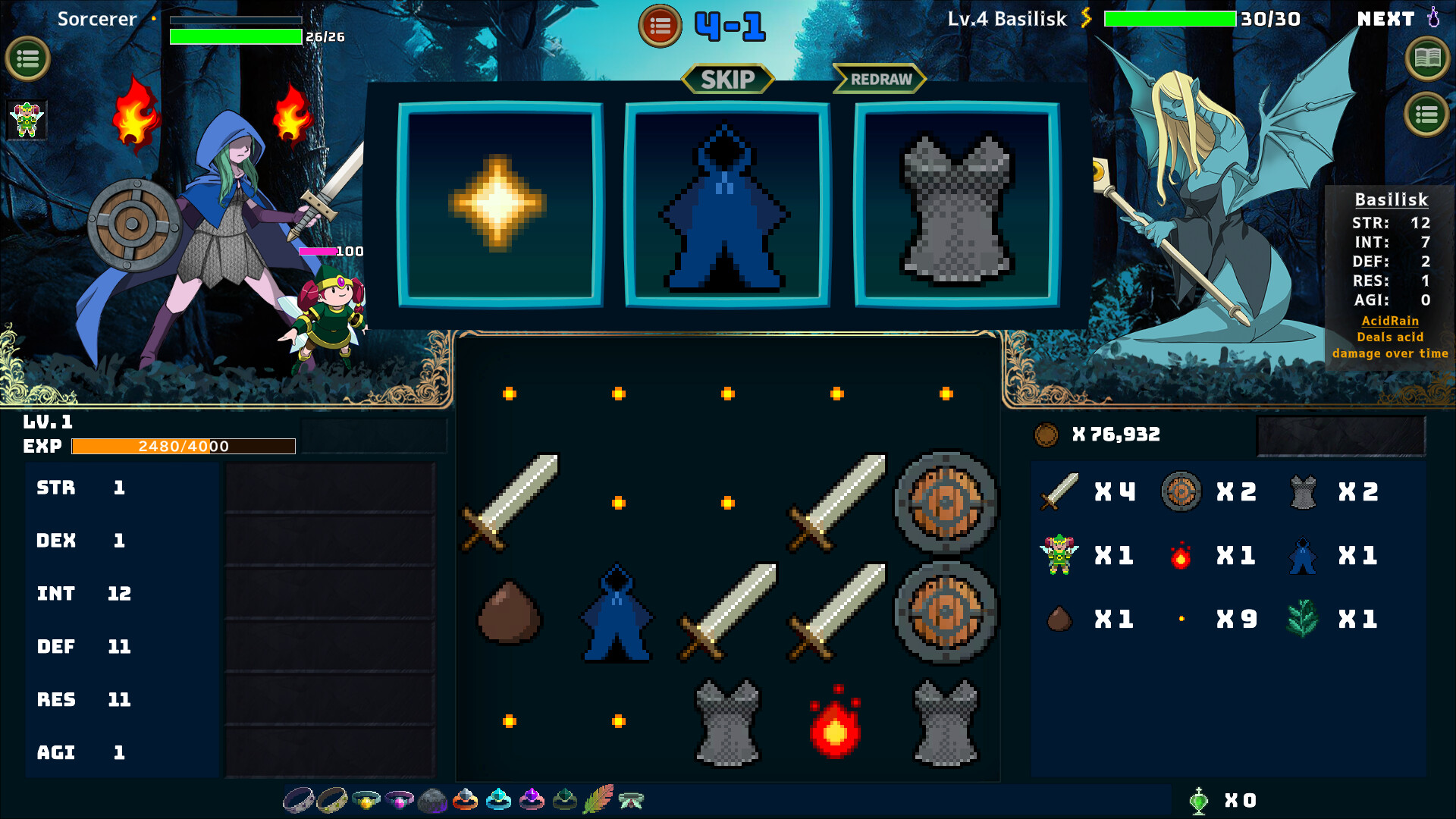Open the book journal icon
The height and width of the screenshot is (819, 1456).
tap(1427, 58)
